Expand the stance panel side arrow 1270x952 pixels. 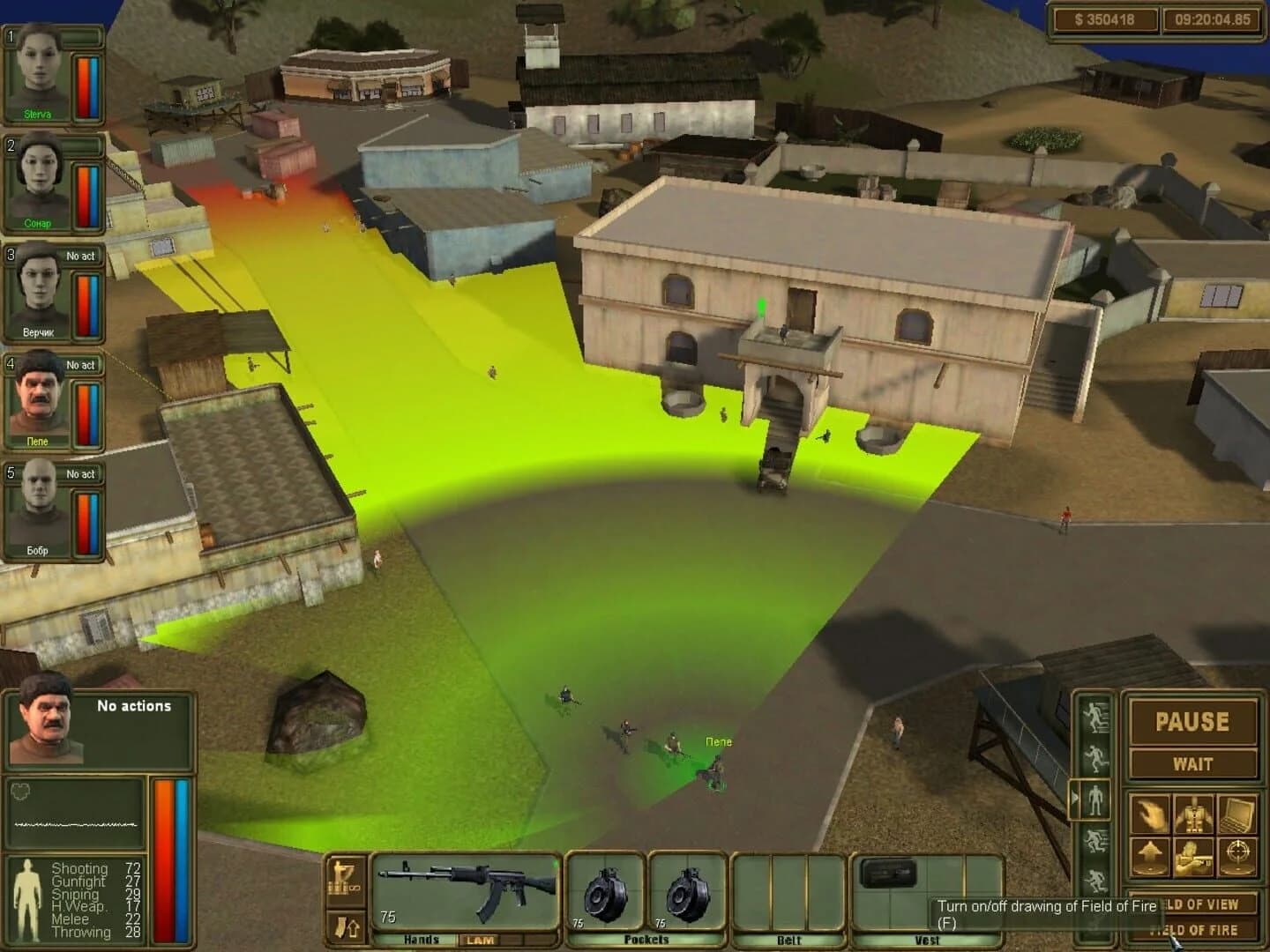pos(1077,795)
